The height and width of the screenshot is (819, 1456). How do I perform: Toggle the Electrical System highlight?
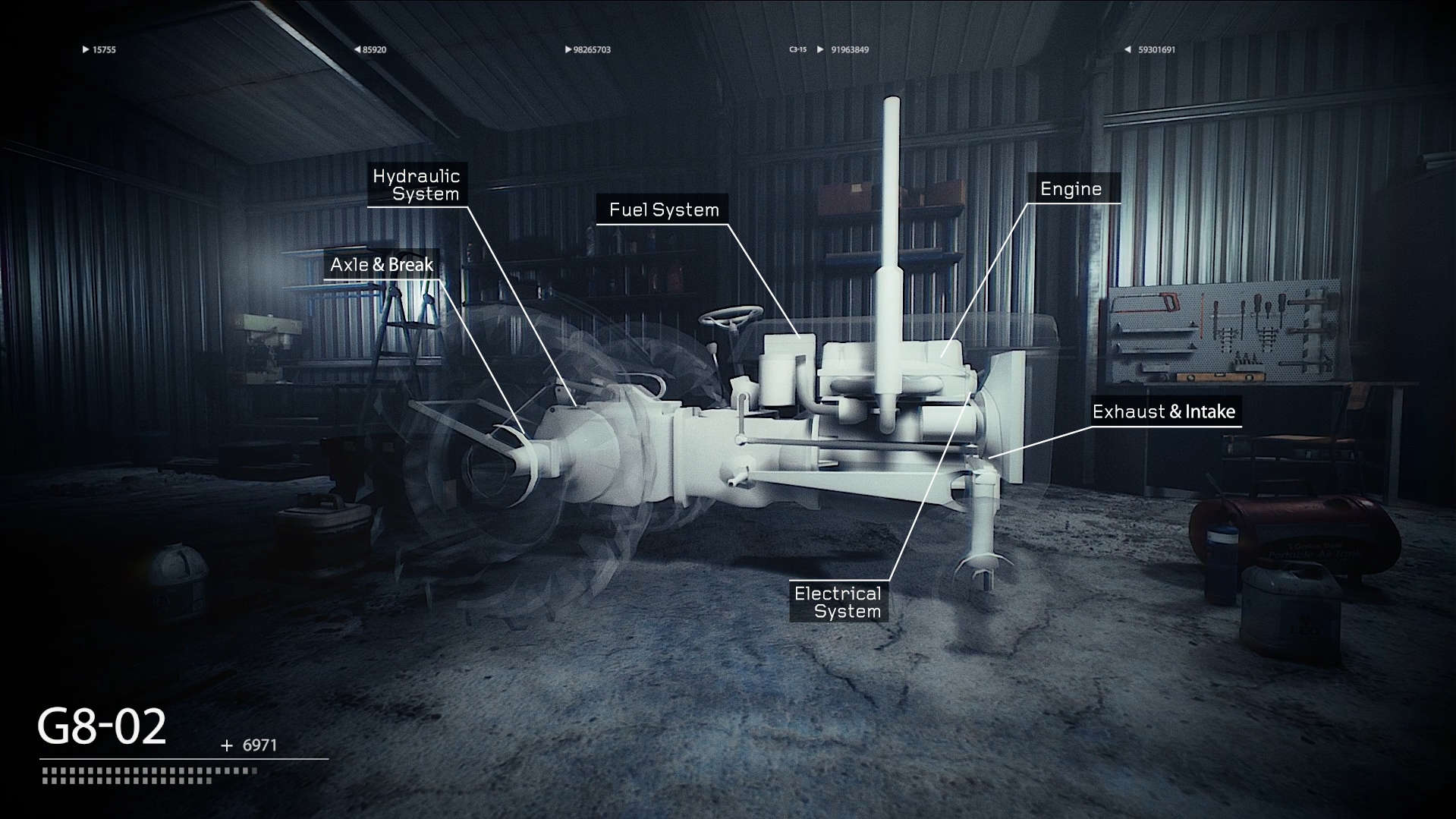(838, 600)
